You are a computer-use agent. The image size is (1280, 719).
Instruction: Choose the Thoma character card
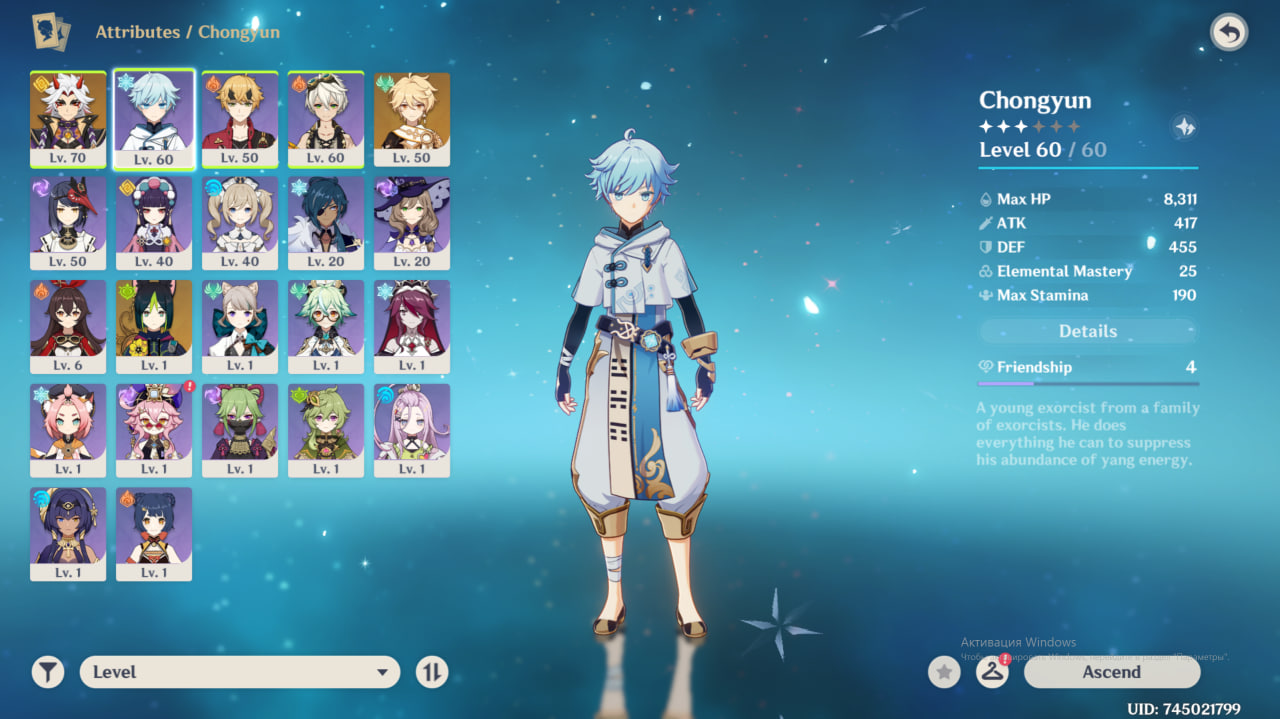tap(240, 119)
